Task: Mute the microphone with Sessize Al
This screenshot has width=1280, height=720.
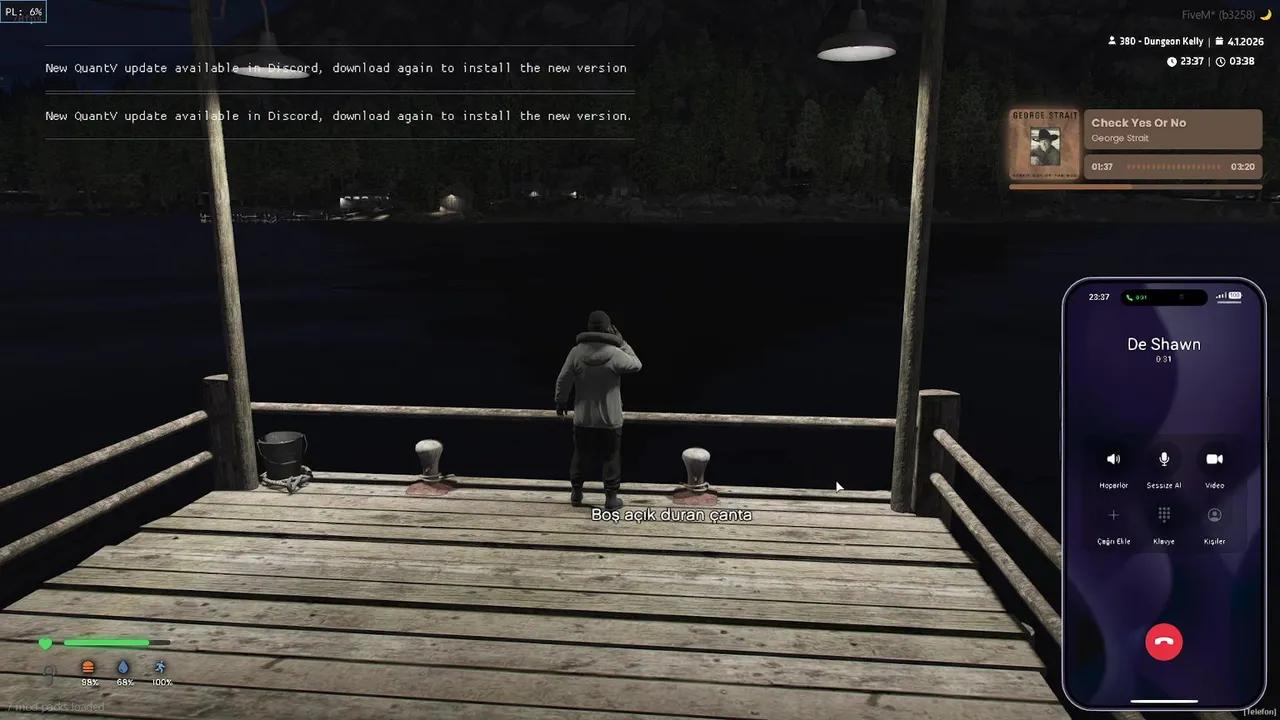Action: (1163, 459)
